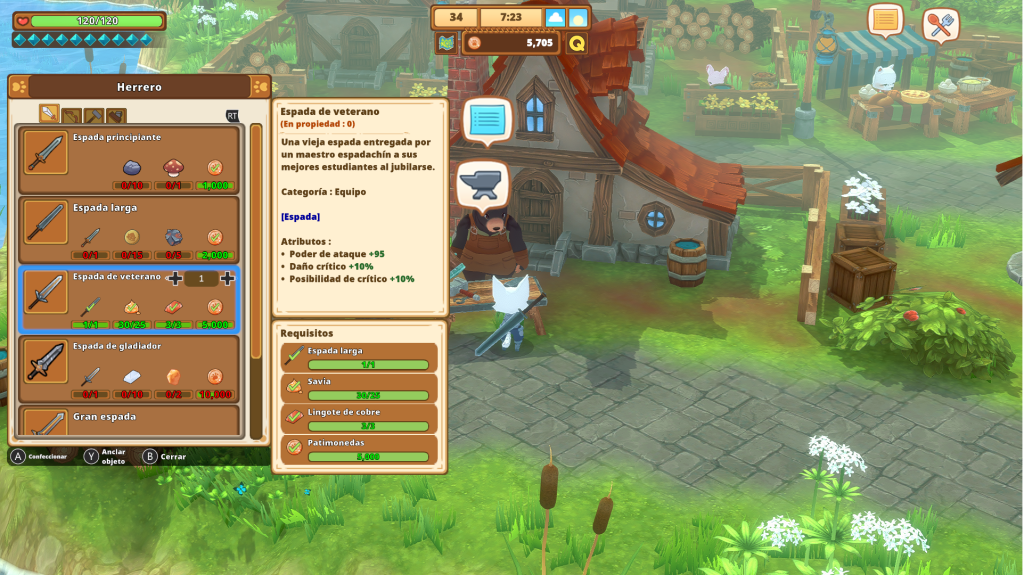Click the Lingote de cobre requirement row
Screen dimensions: 1024x575
tap(360, 418)
